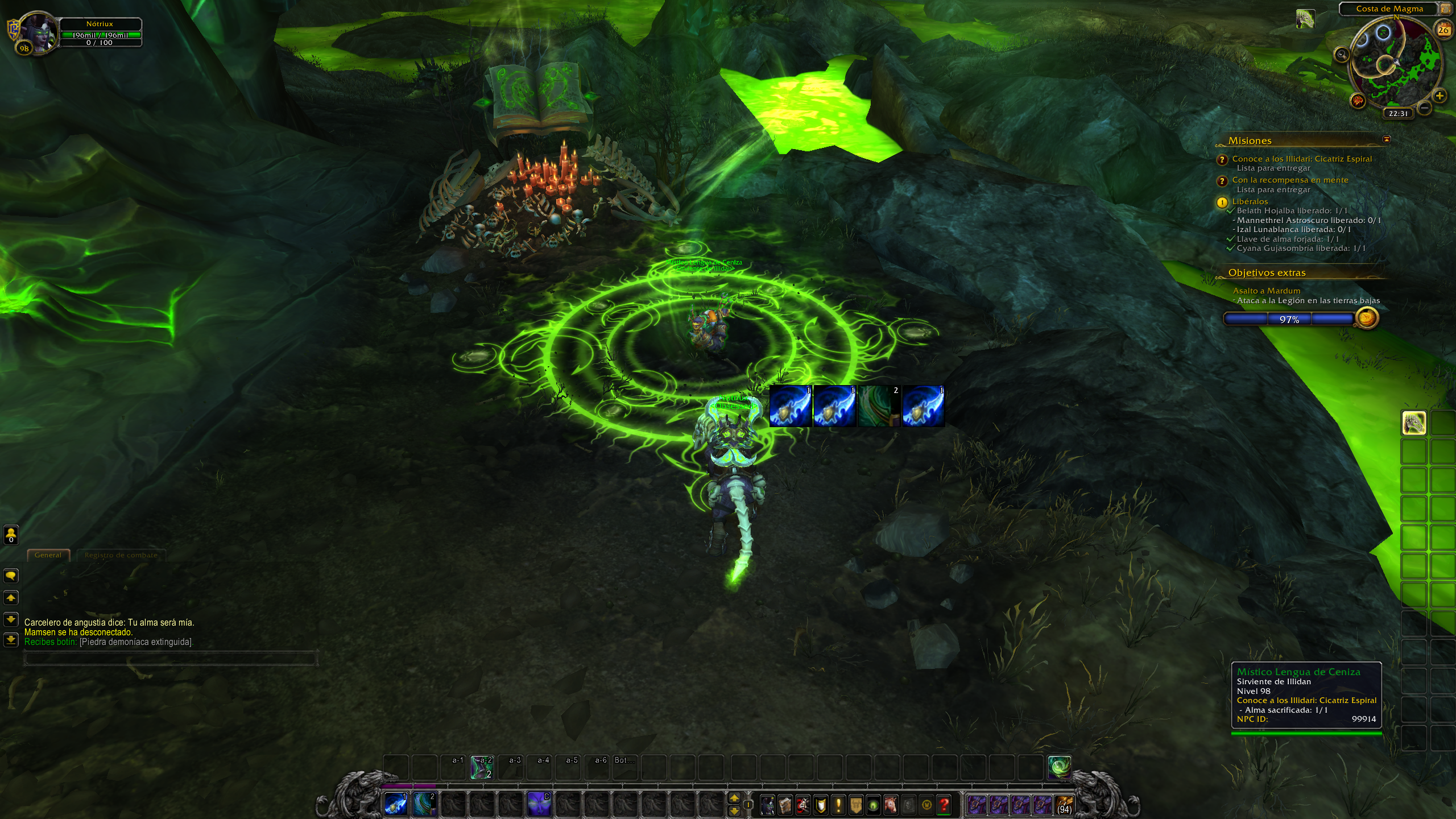Open the minimap
This screenshot has height=819, width=1456.
tap(1396, 61)
